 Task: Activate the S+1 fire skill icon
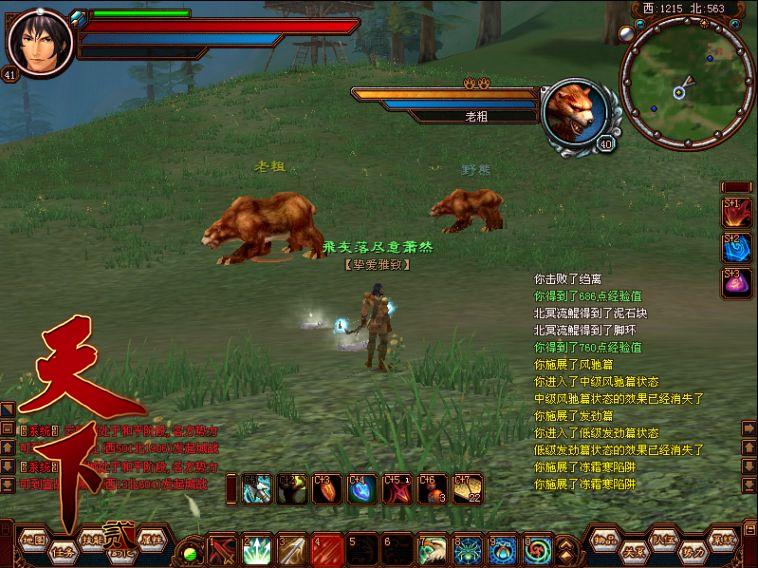737,212
